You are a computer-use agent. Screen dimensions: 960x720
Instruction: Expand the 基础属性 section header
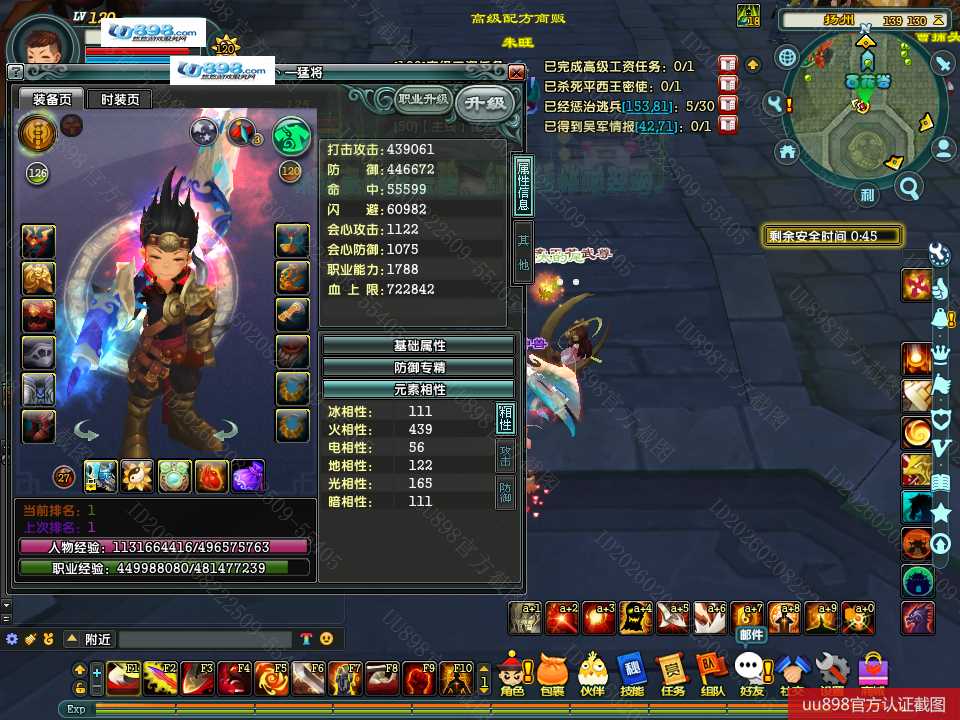418,346
